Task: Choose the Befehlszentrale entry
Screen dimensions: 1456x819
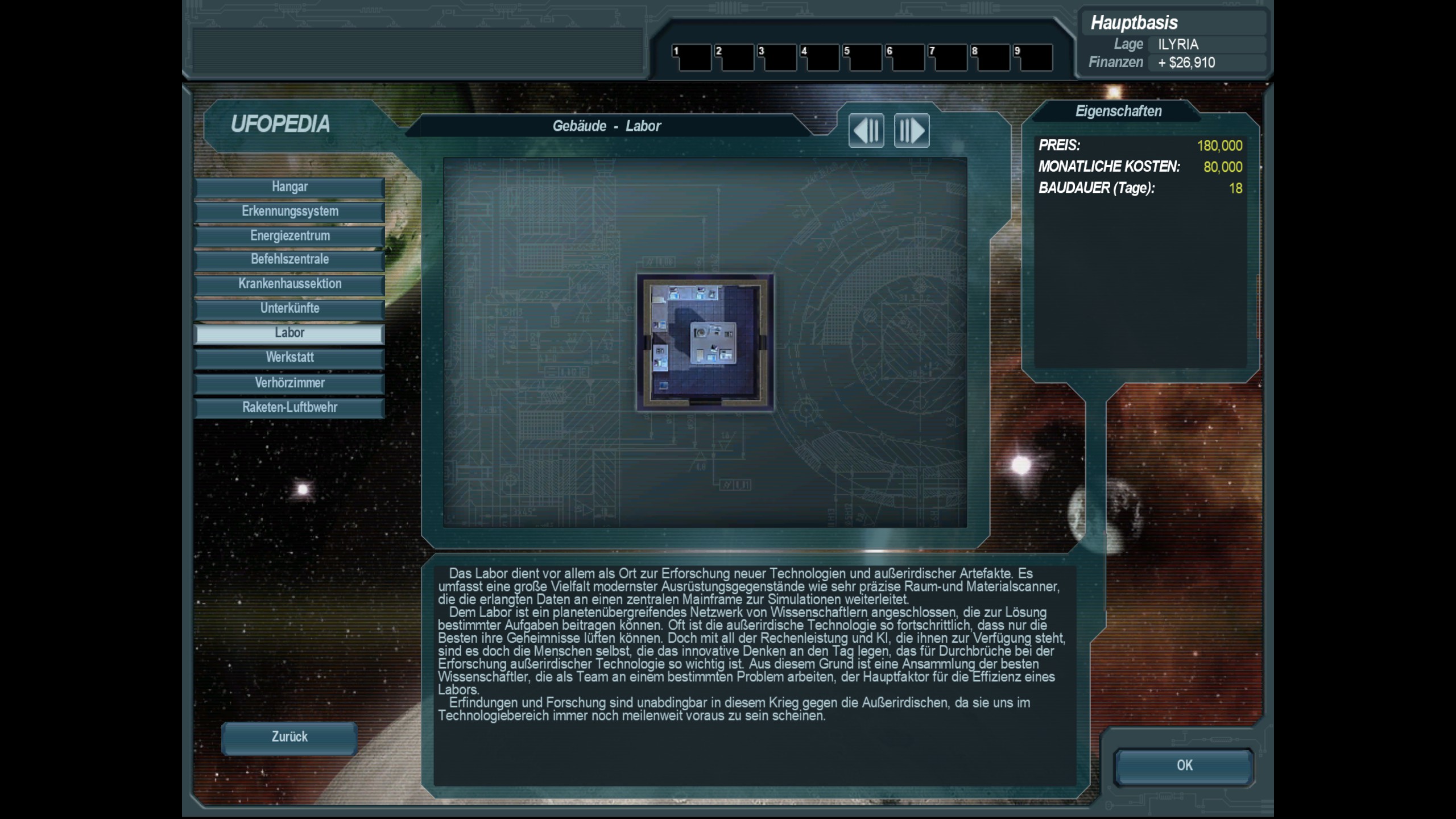Action: point(289,259)
